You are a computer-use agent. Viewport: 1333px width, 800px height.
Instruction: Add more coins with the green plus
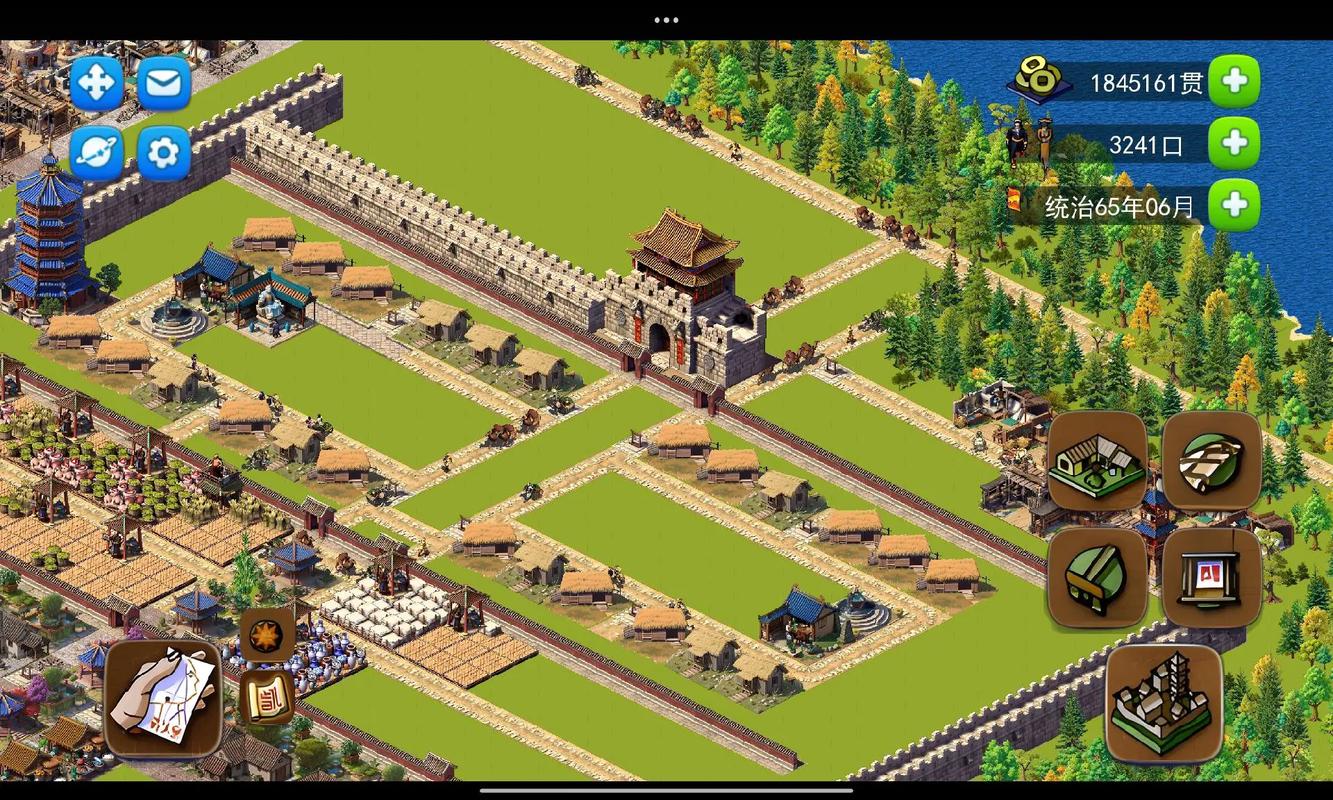[x=1234, y=82]
